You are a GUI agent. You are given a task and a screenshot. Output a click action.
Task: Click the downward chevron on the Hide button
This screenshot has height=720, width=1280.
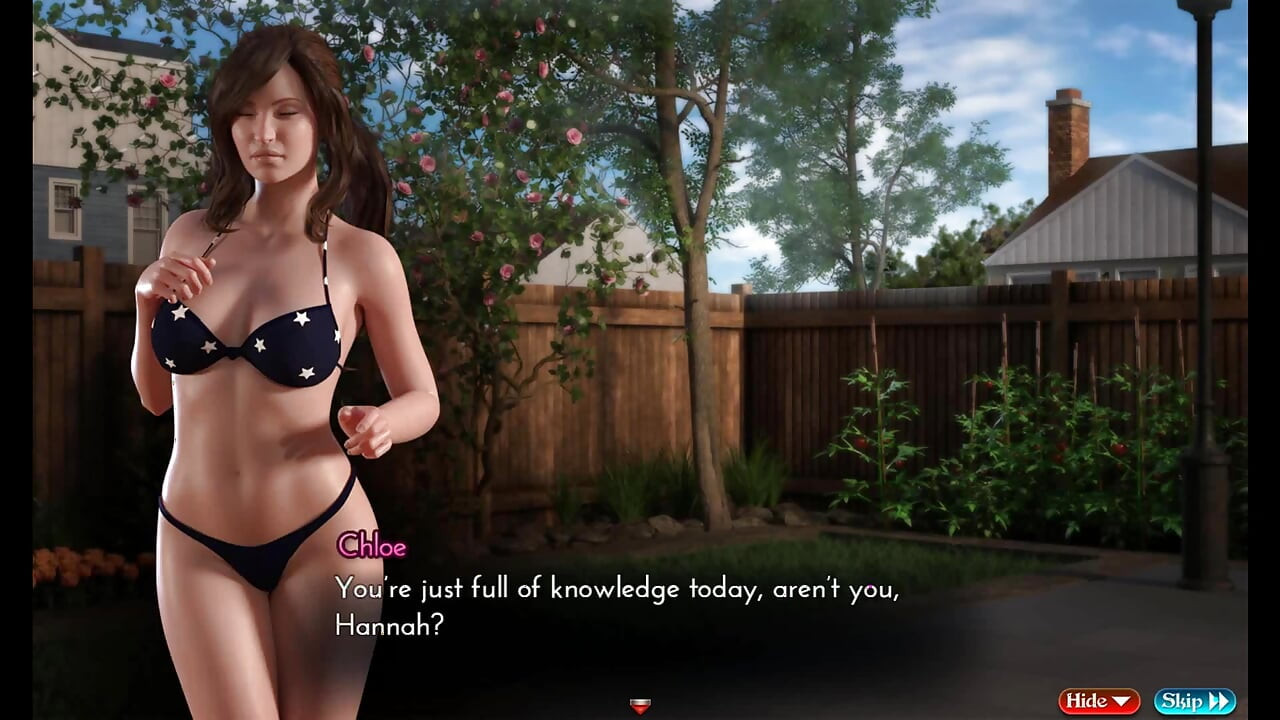point(1120,701)
